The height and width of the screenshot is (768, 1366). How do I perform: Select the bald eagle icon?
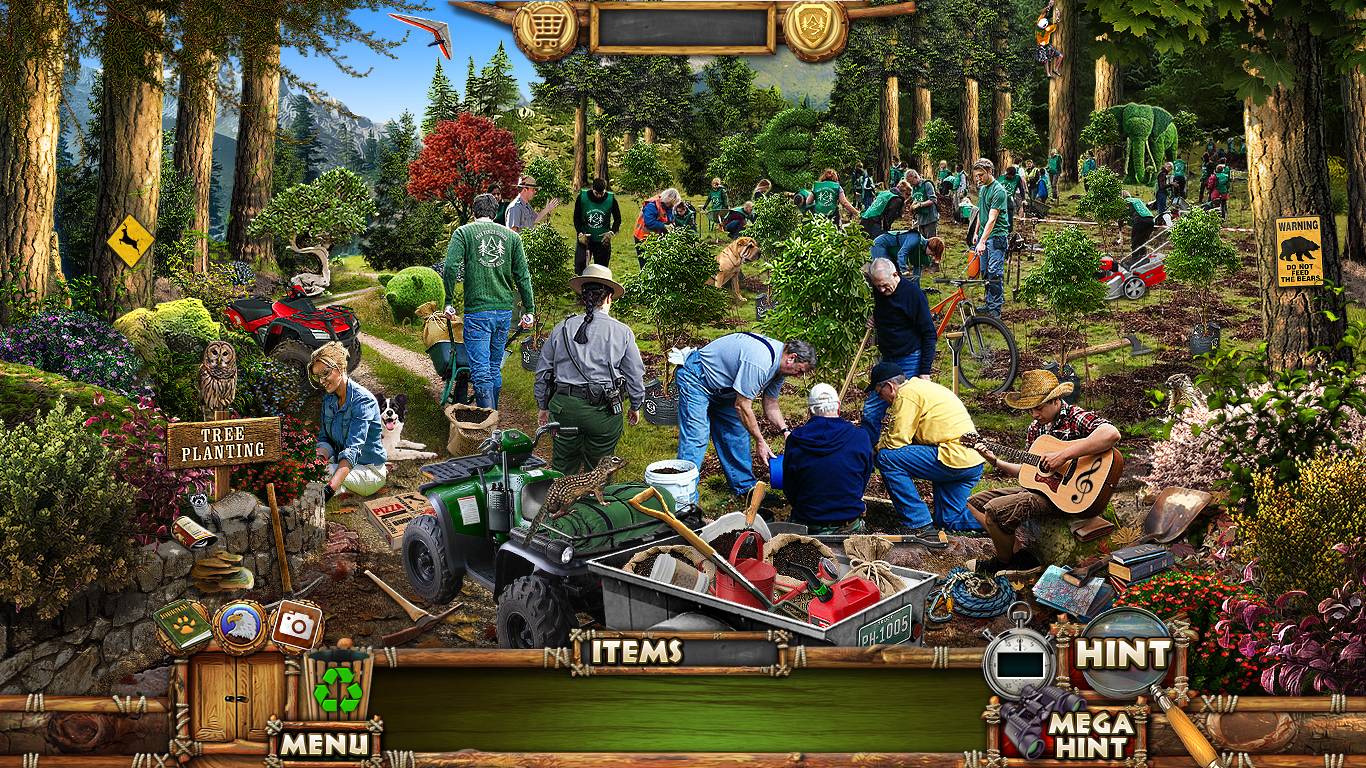pos(240,626)
